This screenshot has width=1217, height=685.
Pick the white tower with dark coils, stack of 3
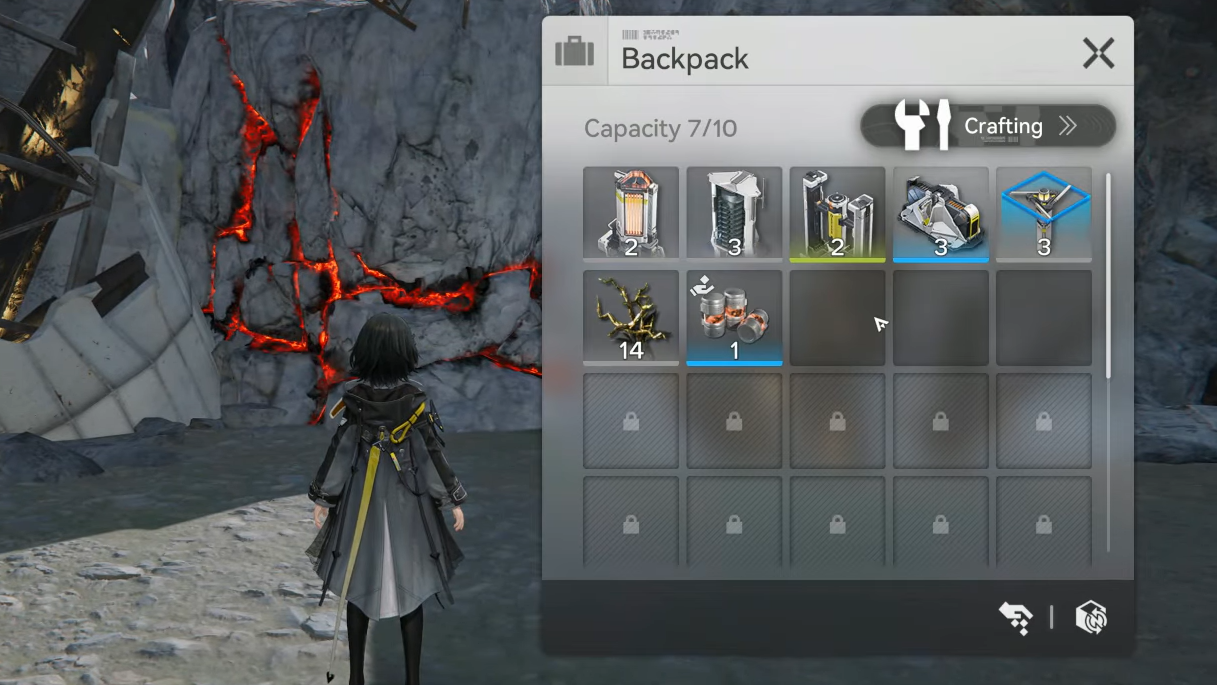[x=734, y=213]
